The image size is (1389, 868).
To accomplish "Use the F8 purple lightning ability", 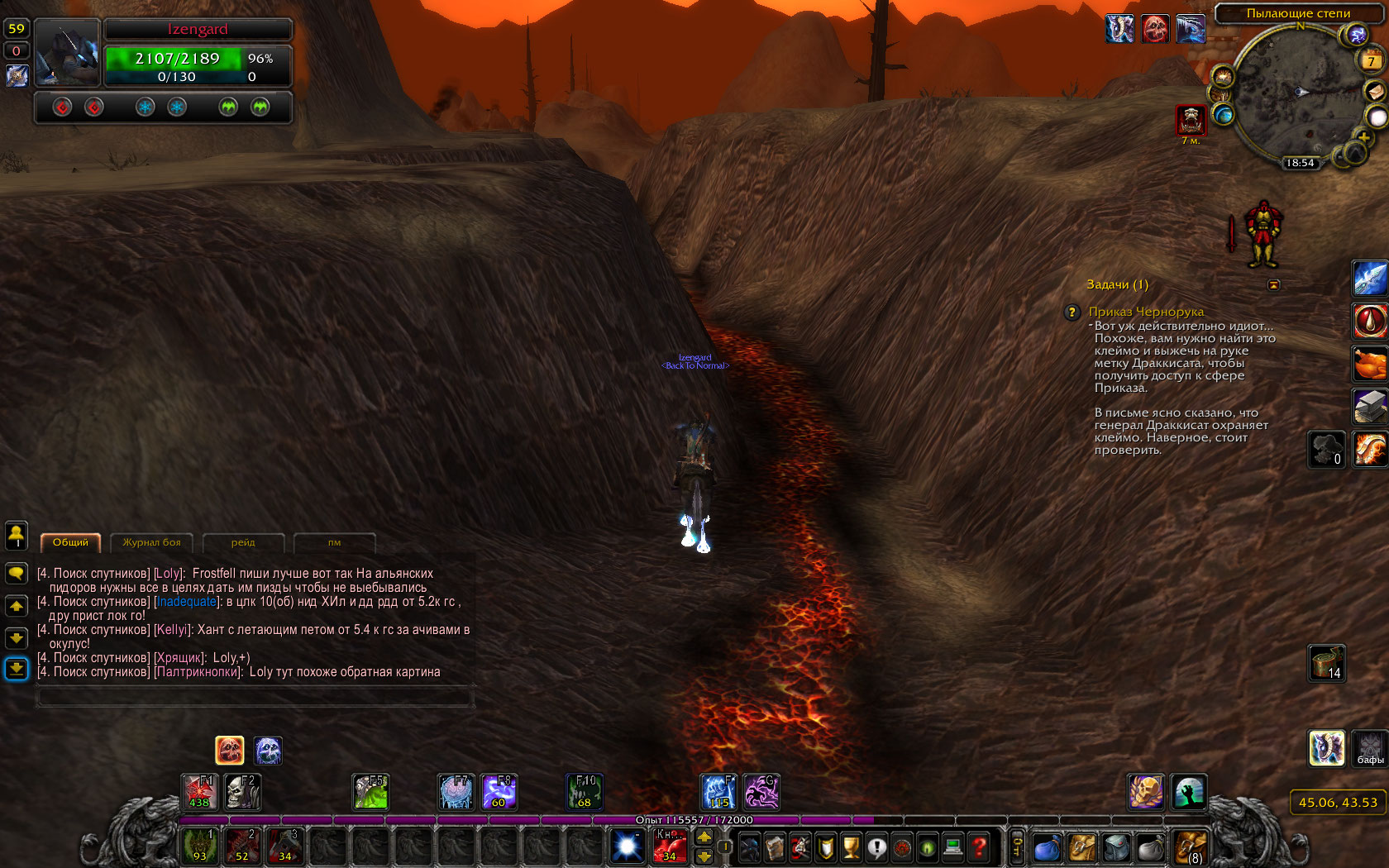I will (499, 791).
